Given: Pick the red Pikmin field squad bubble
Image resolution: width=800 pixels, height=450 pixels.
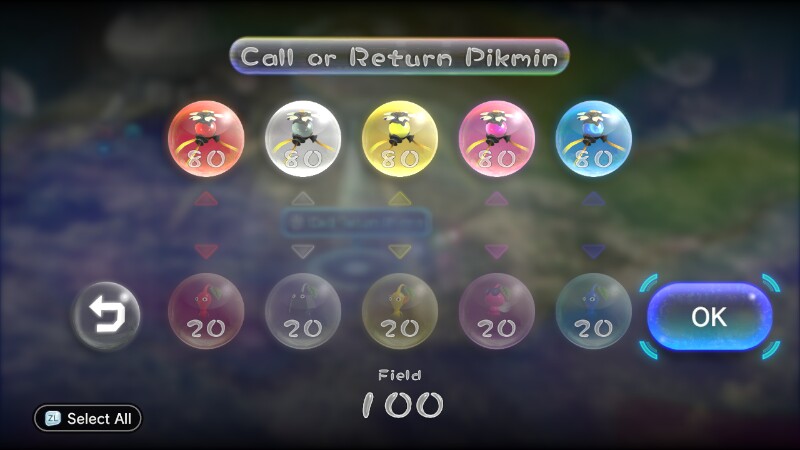Looking at the screenshot, I should pos(206,311).
